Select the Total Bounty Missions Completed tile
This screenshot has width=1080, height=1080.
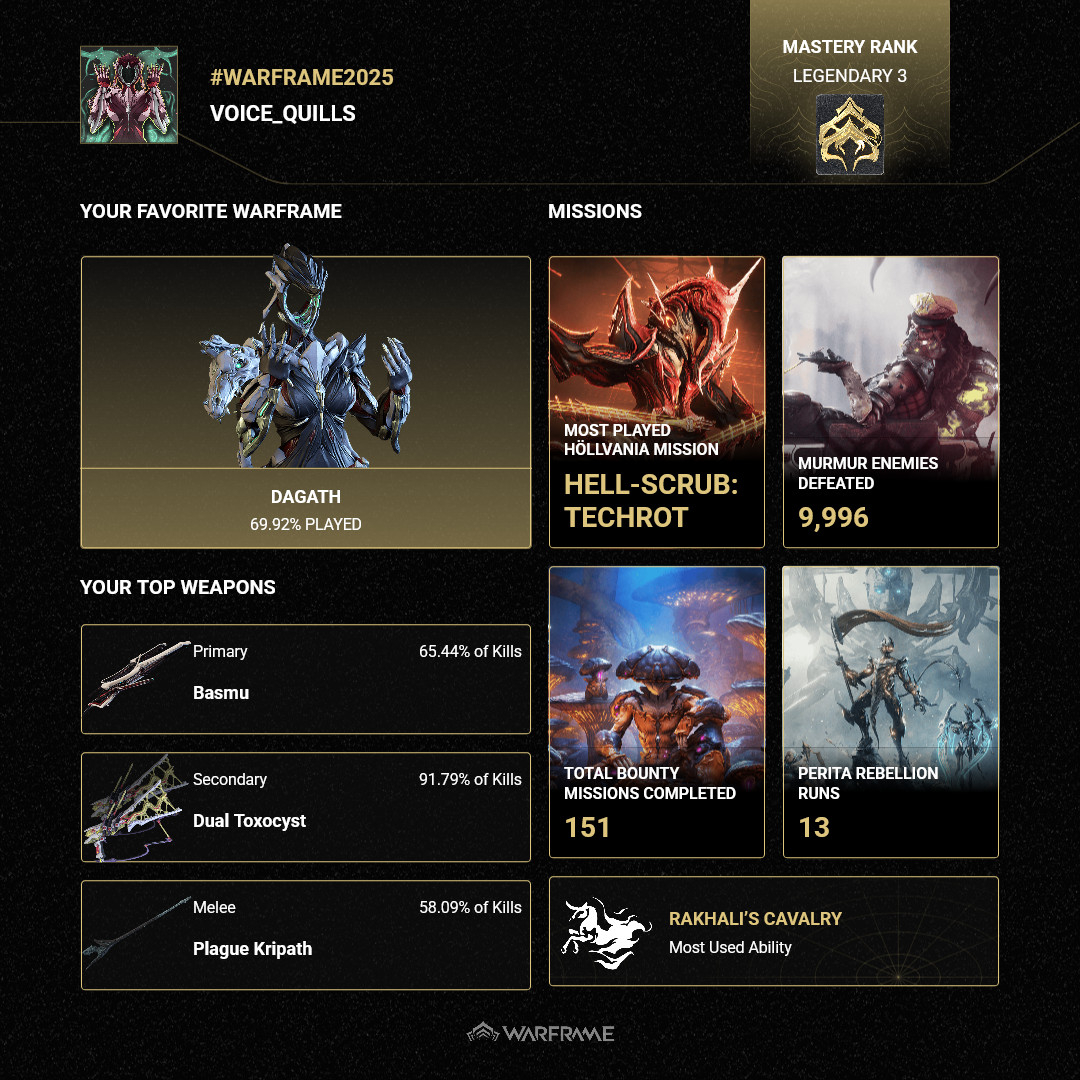pyautogui.click(x=657, y=712)
